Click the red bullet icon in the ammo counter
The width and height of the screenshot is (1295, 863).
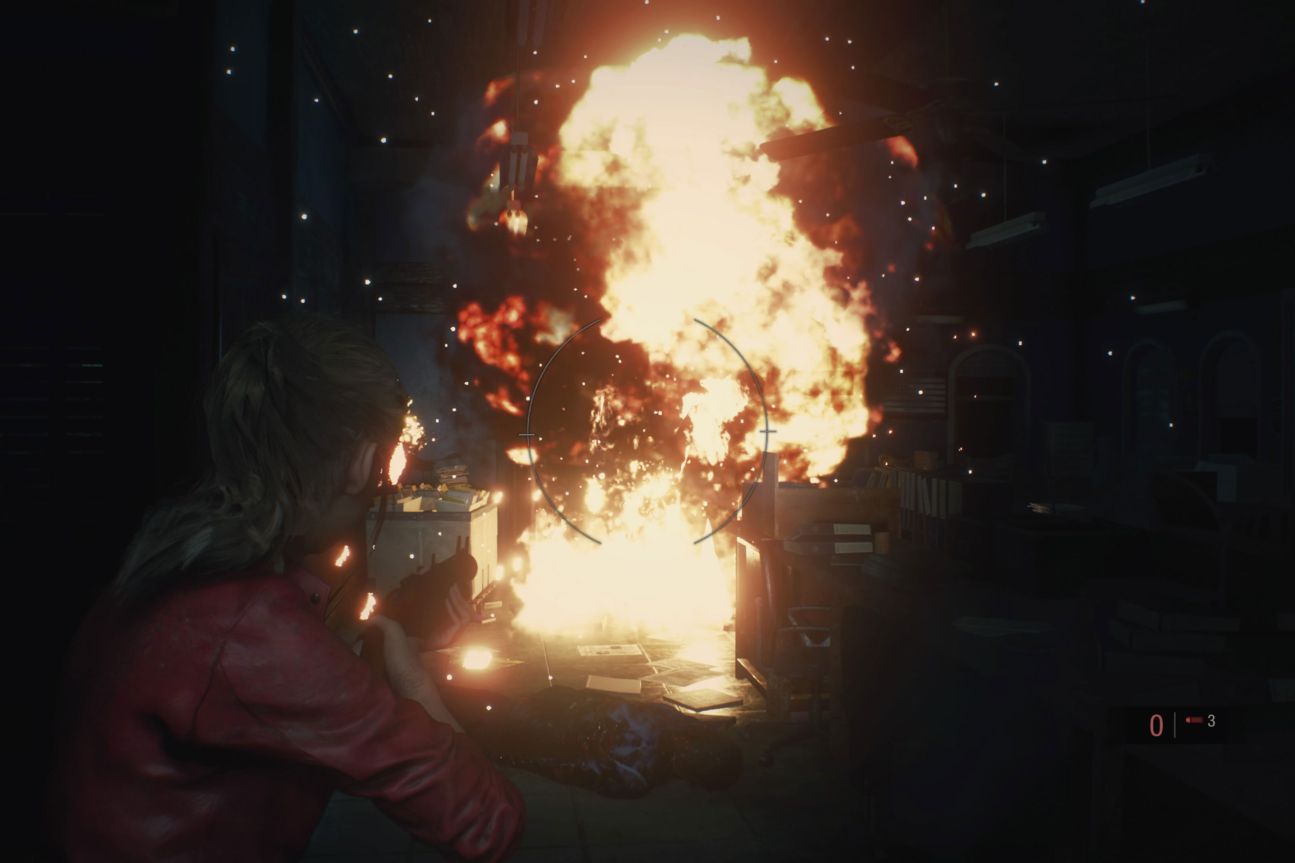coord(1195,722)
